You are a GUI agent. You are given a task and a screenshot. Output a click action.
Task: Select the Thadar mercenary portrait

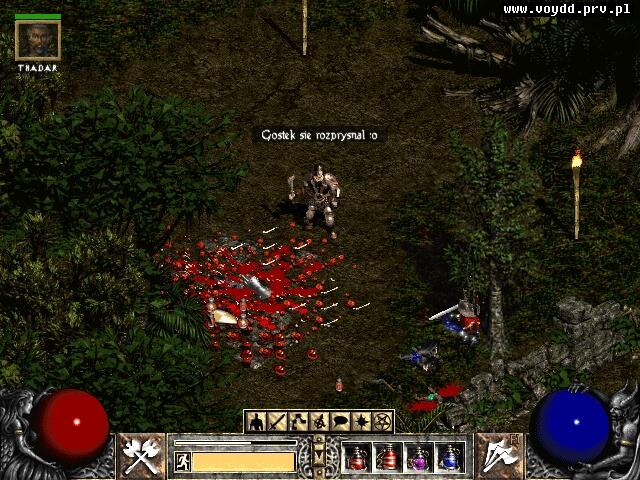point(38,41)
